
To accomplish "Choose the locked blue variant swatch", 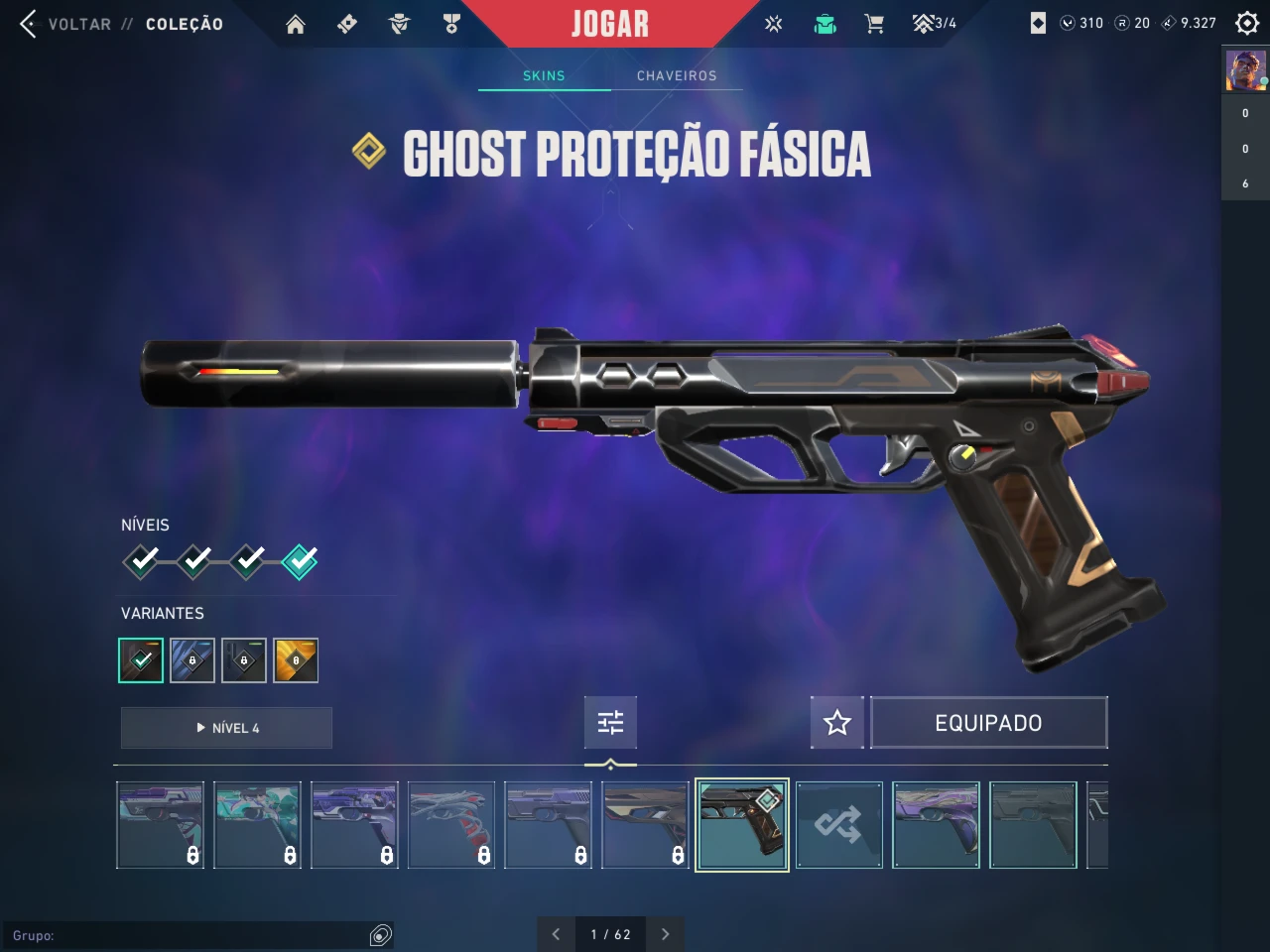I will coord(192,660).
